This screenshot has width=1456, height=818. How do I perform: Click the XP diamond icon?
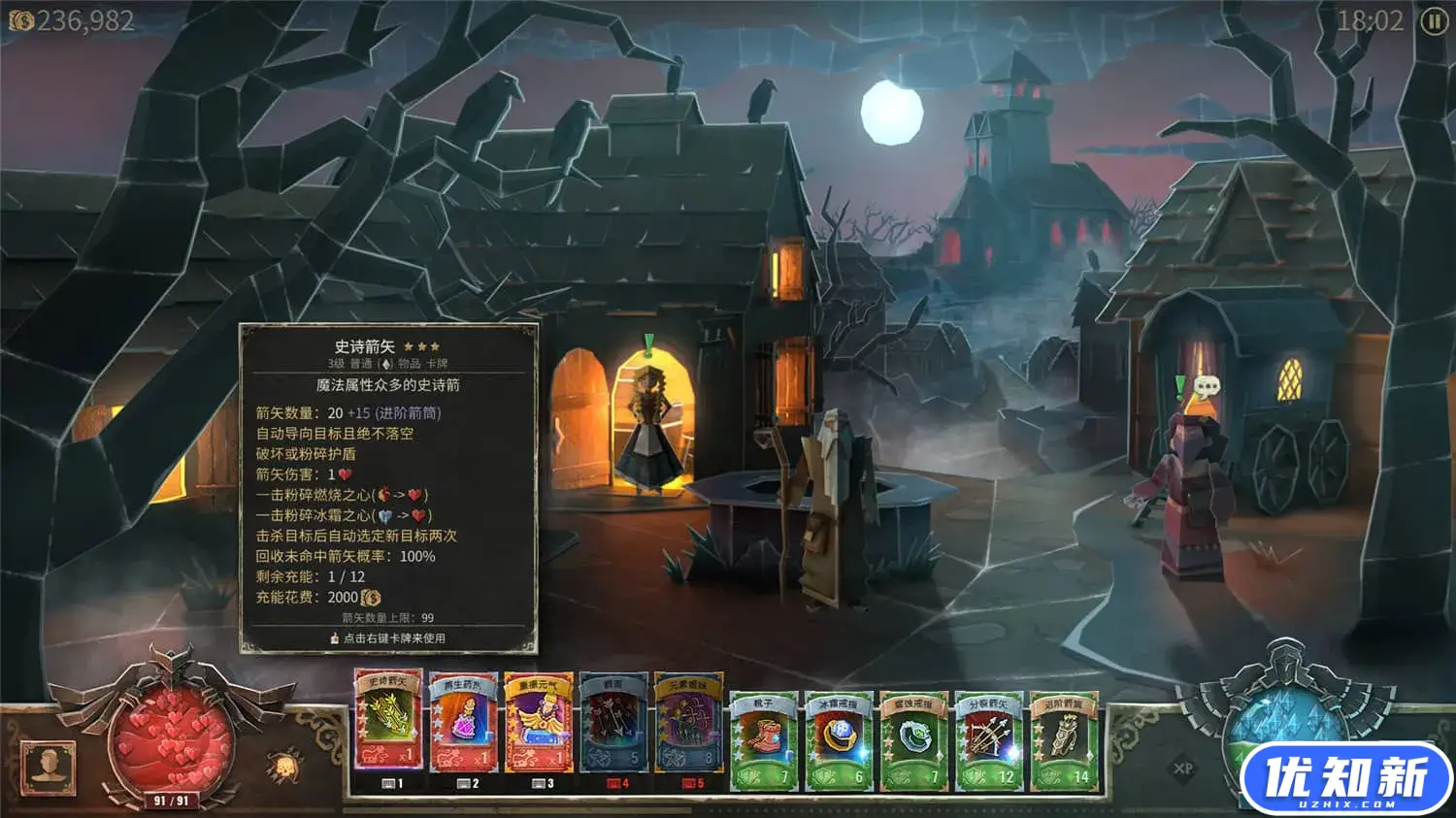tap(1183, 769)
